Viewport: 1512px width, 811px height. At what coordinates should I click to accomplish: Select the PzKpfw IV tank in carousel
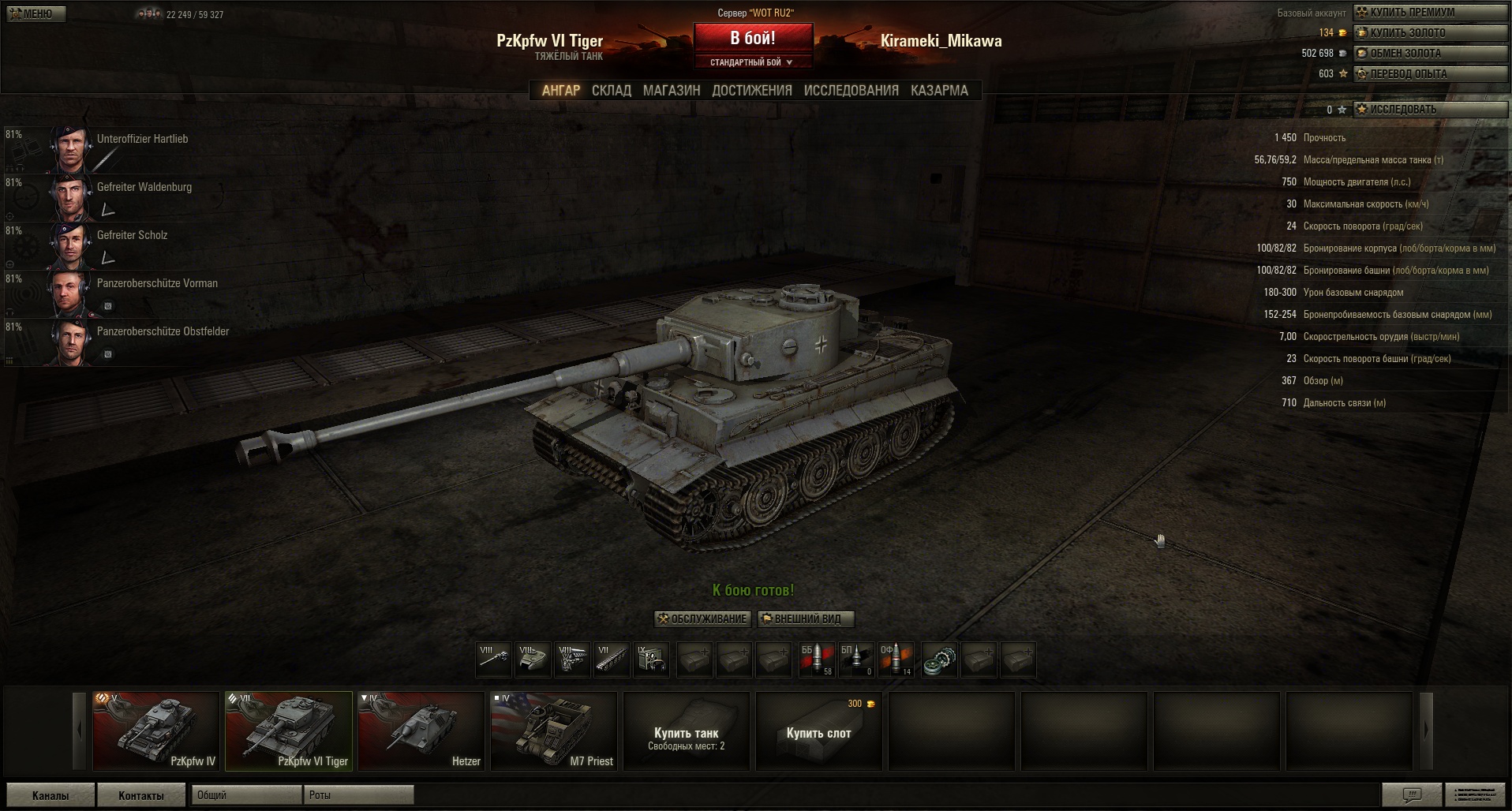tap(156, 731)
